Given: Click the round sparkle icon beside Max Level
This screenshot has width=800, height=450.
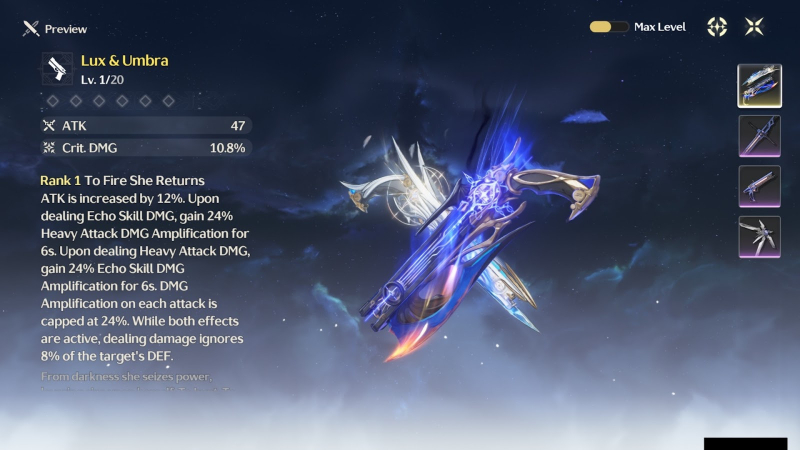Looking at the screenshot, I should click(x=717, y=27).
